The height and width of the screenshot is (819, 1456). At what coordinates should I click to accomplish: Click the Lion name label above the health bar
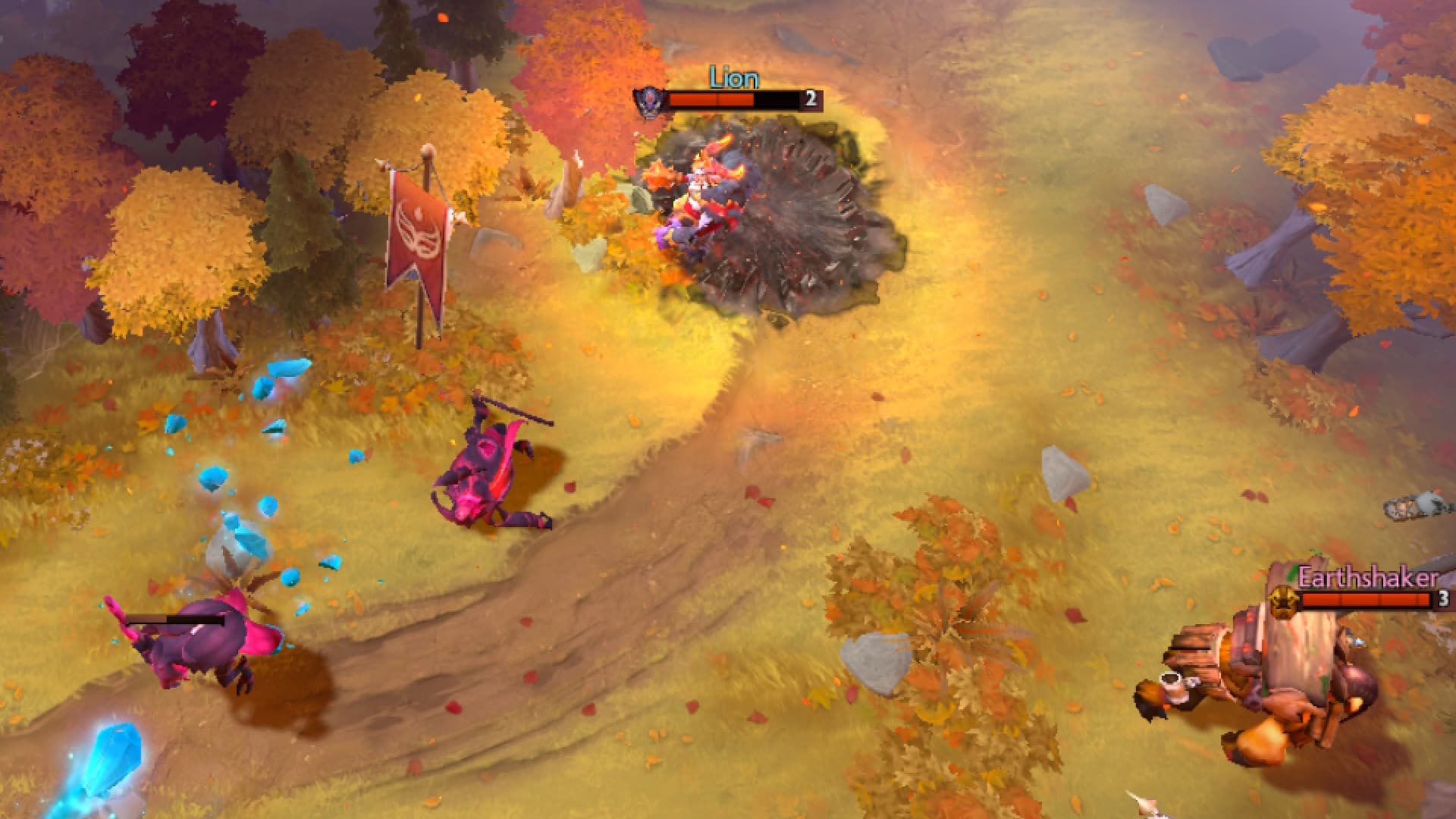[x=733, y=76]
